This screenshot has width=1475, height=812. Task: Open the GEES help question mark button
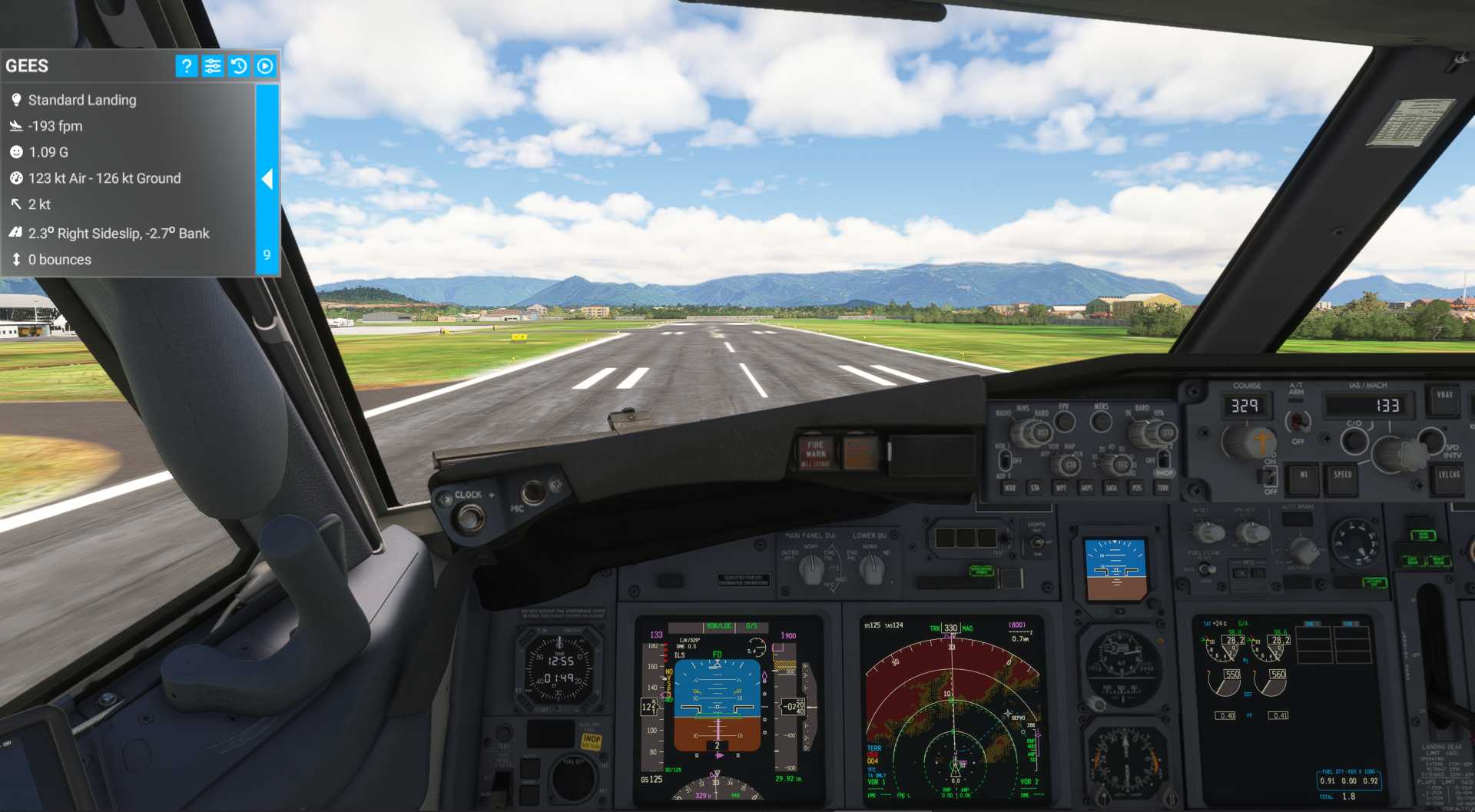coord(187,66)
